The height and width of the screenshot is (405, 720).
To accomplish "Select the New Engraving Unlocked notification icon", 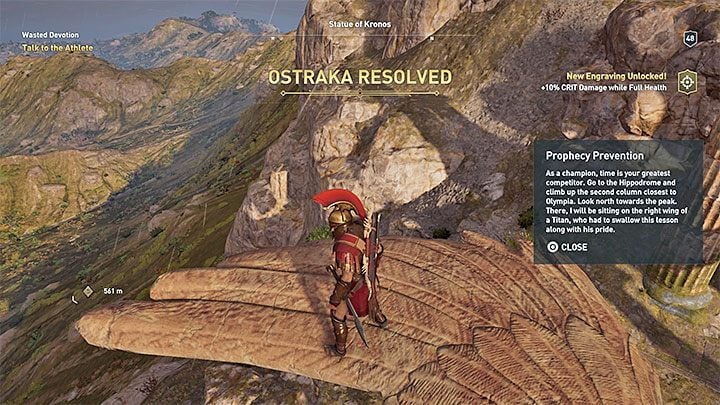I will pos(686,82).
